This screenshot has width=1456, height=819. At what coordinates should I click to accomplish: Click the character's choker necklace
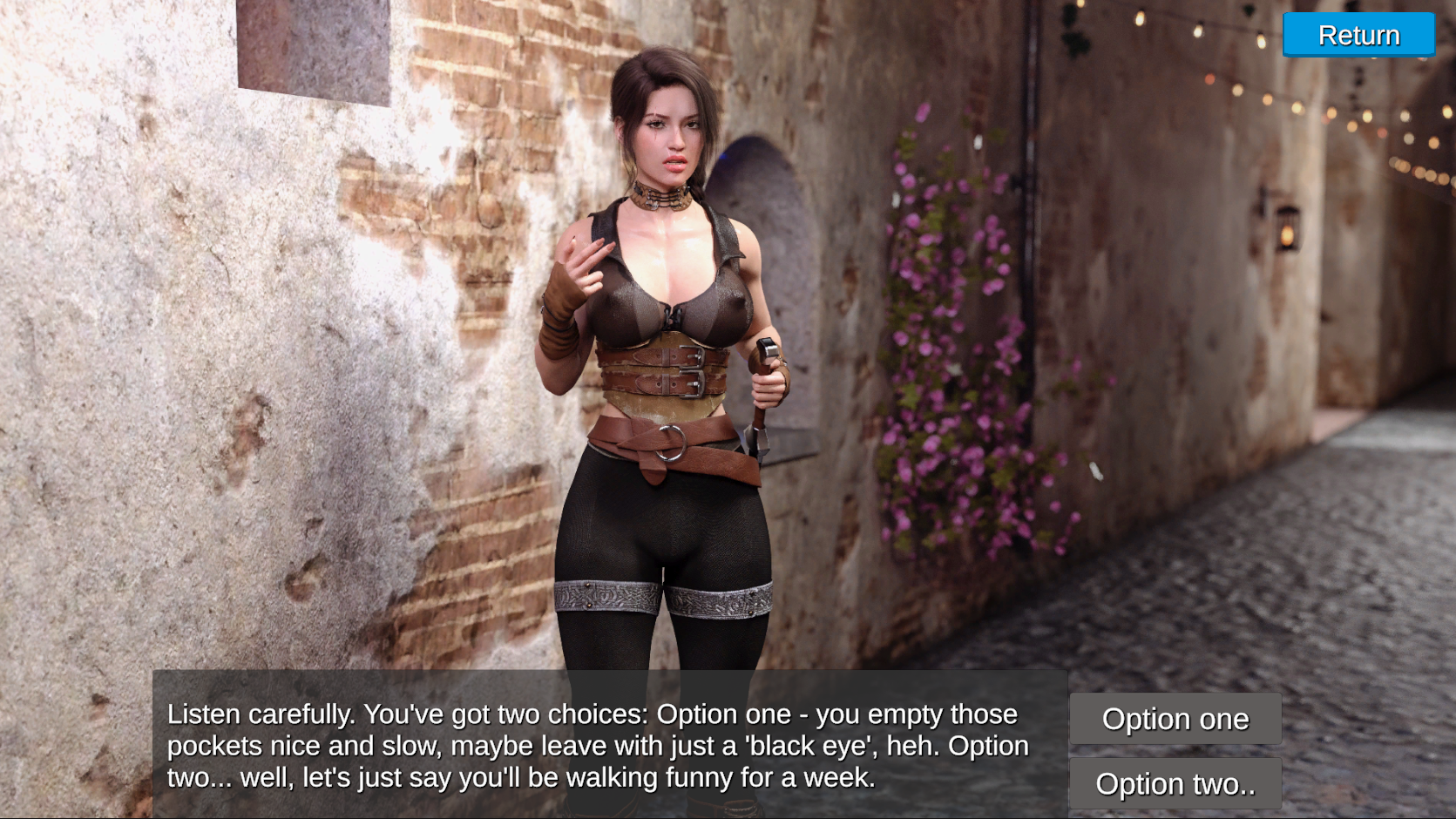pos(658,198)
